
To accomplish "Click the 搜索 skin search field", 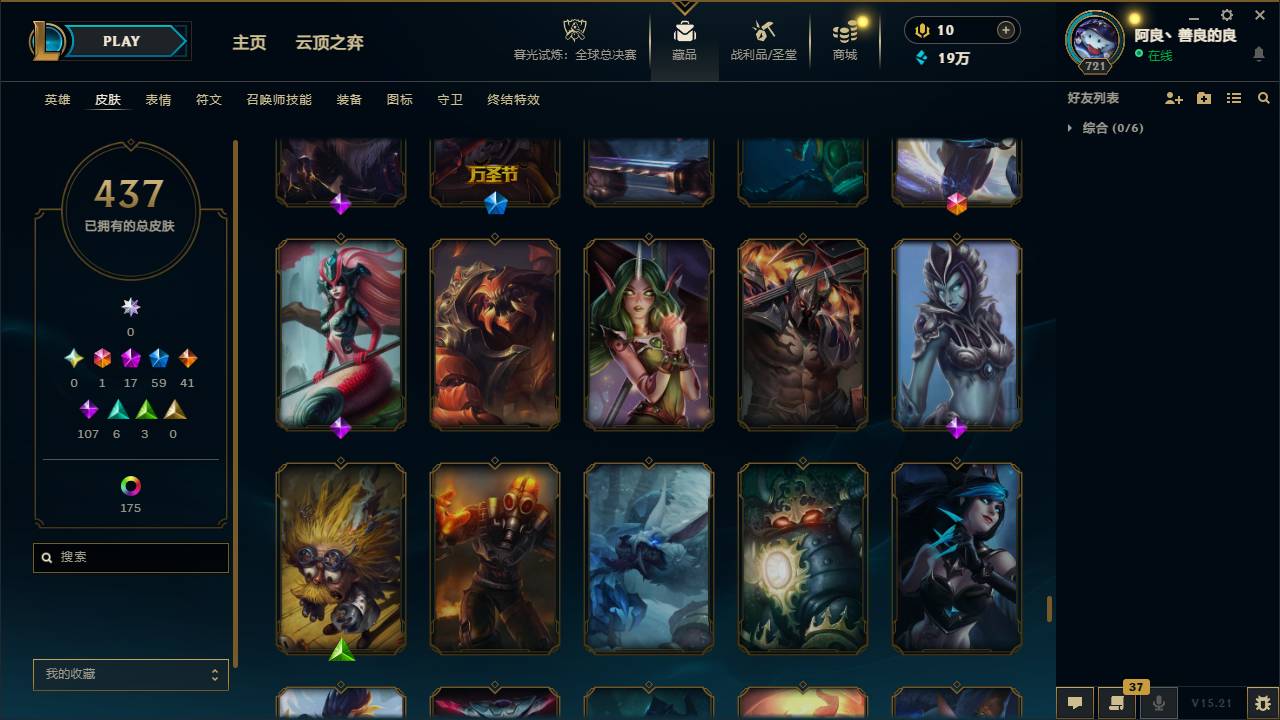I will coord(130,557).
